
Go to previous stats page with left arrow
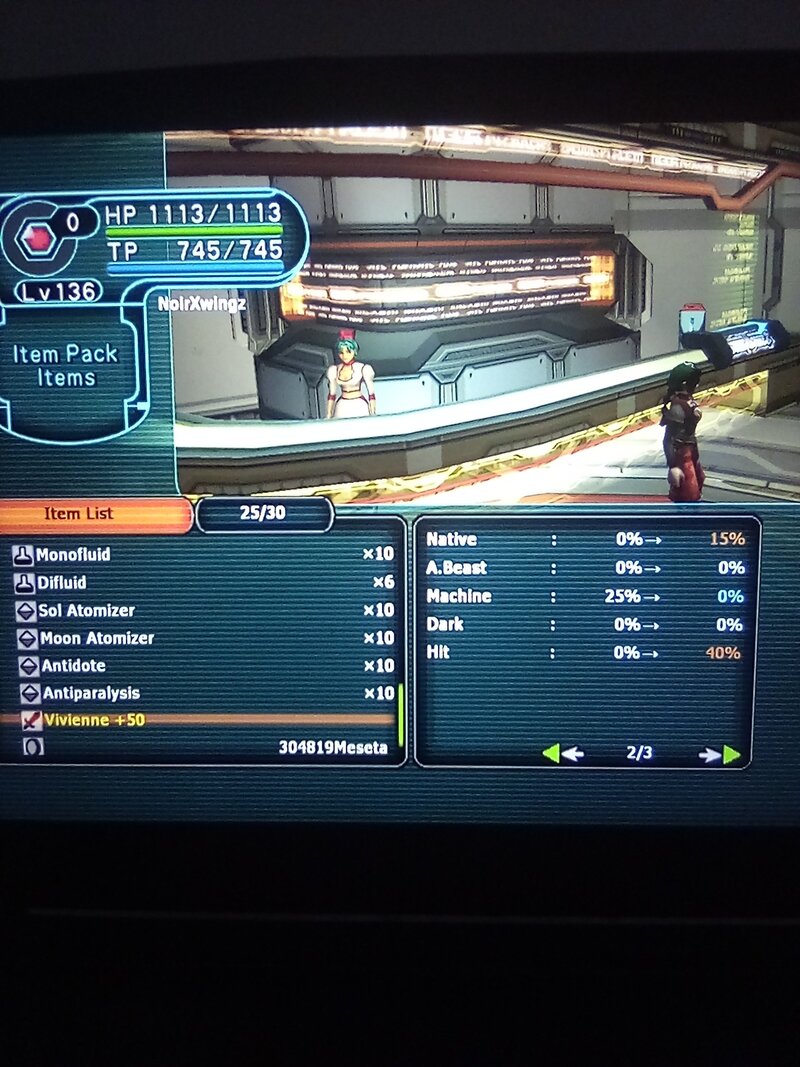(x=561, y=754)
